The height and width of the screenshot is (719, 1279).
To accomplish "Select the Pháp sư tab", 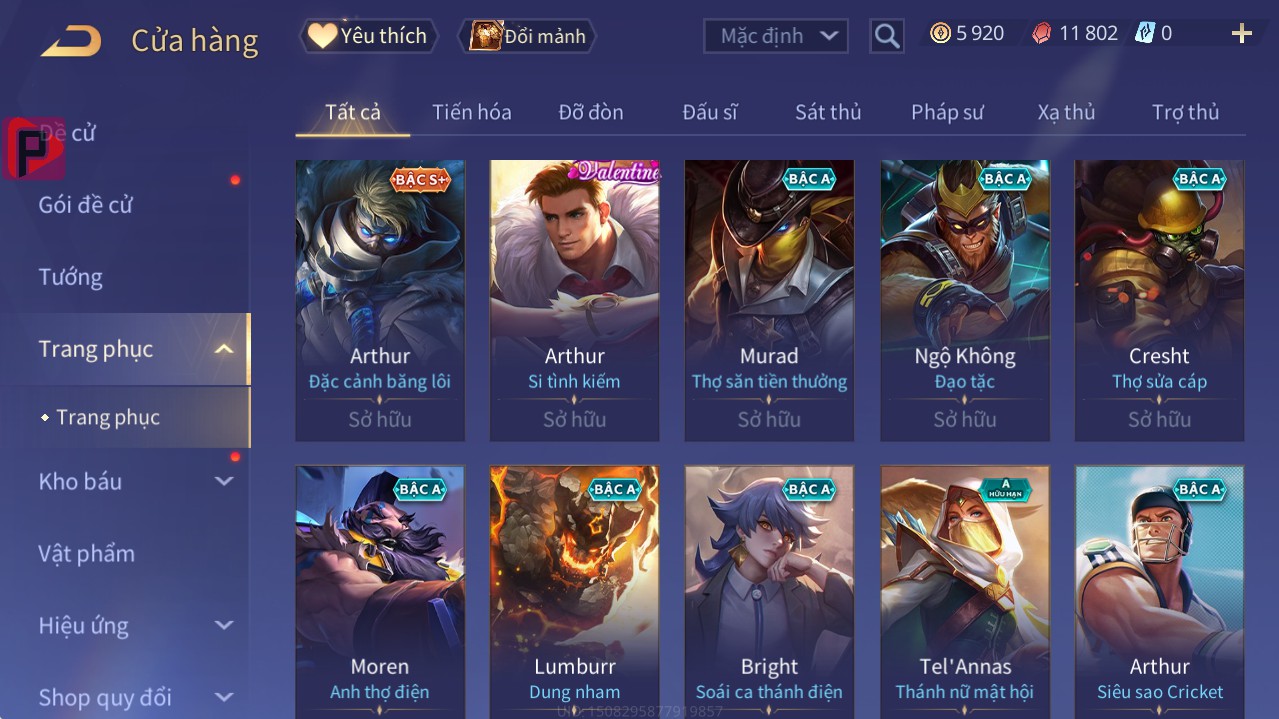I will tap(946, 112).
